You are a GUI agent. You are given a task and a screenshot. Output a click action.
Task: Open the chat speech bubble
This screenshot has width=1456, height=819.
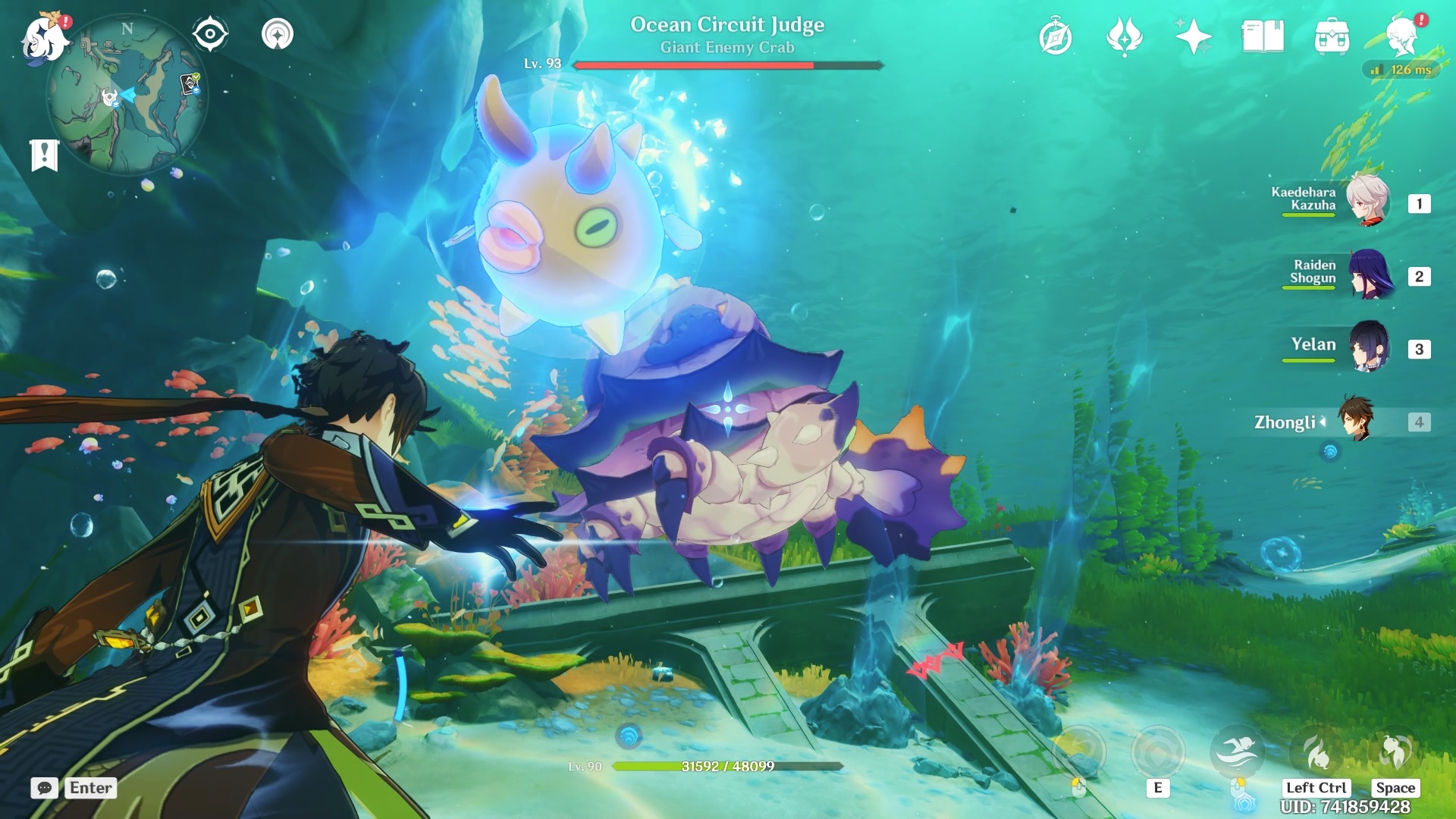(x=45, y=788)
